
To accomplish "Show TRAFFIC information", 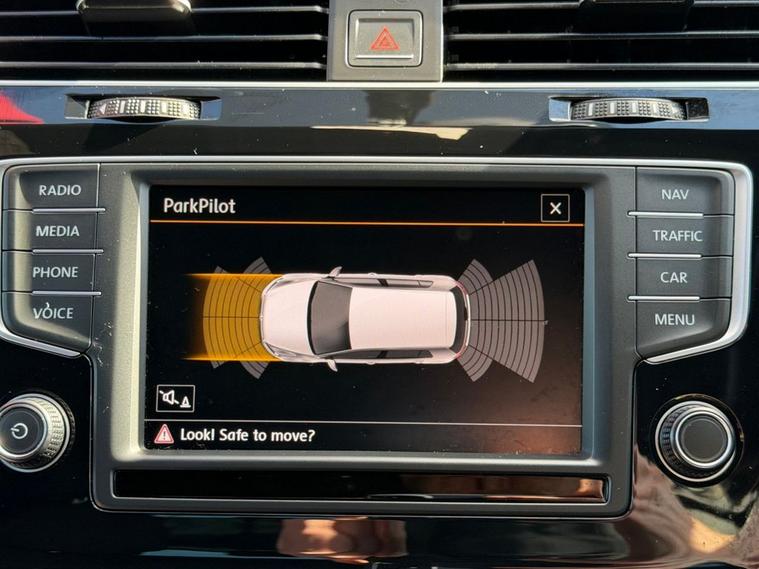I will pos(677,236).
